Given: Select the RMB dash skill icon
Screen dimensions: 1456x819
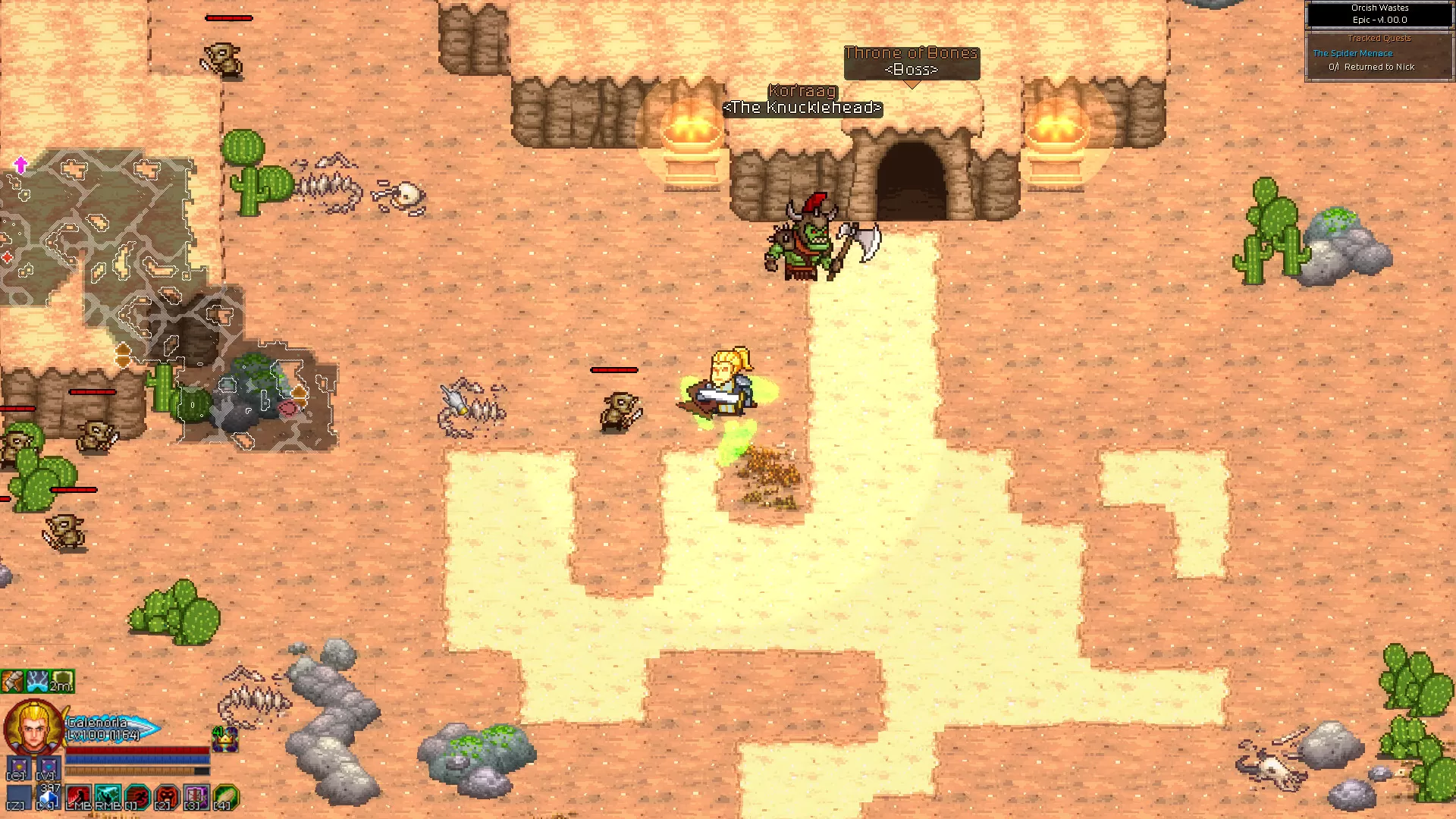Looking at the screenshot, I should coord(107,795).
